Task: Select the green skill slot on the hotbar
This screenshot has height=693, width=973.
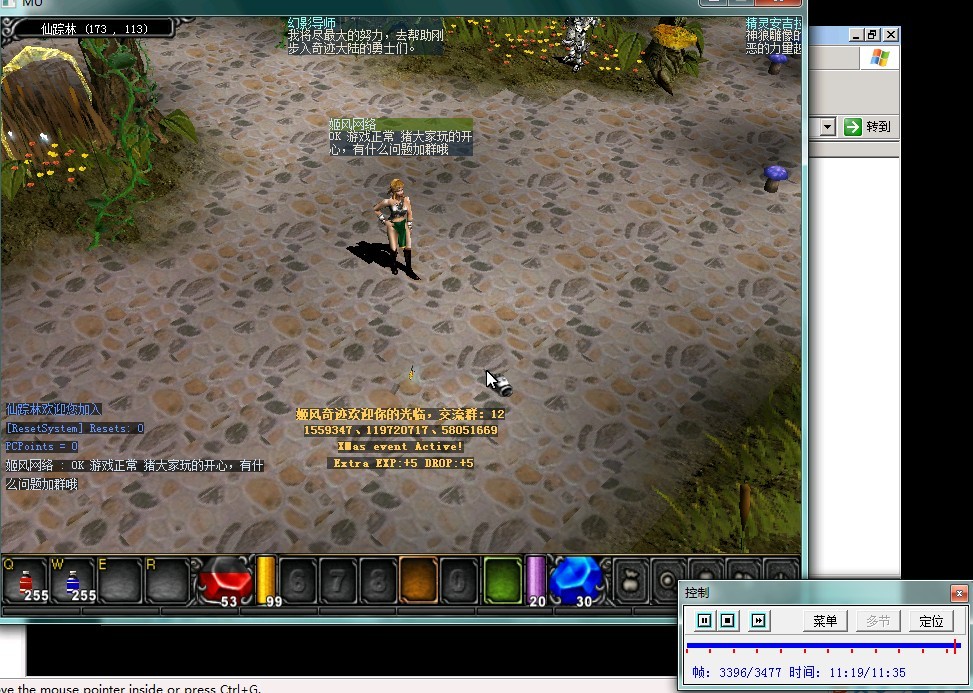Action: (502, 580)
